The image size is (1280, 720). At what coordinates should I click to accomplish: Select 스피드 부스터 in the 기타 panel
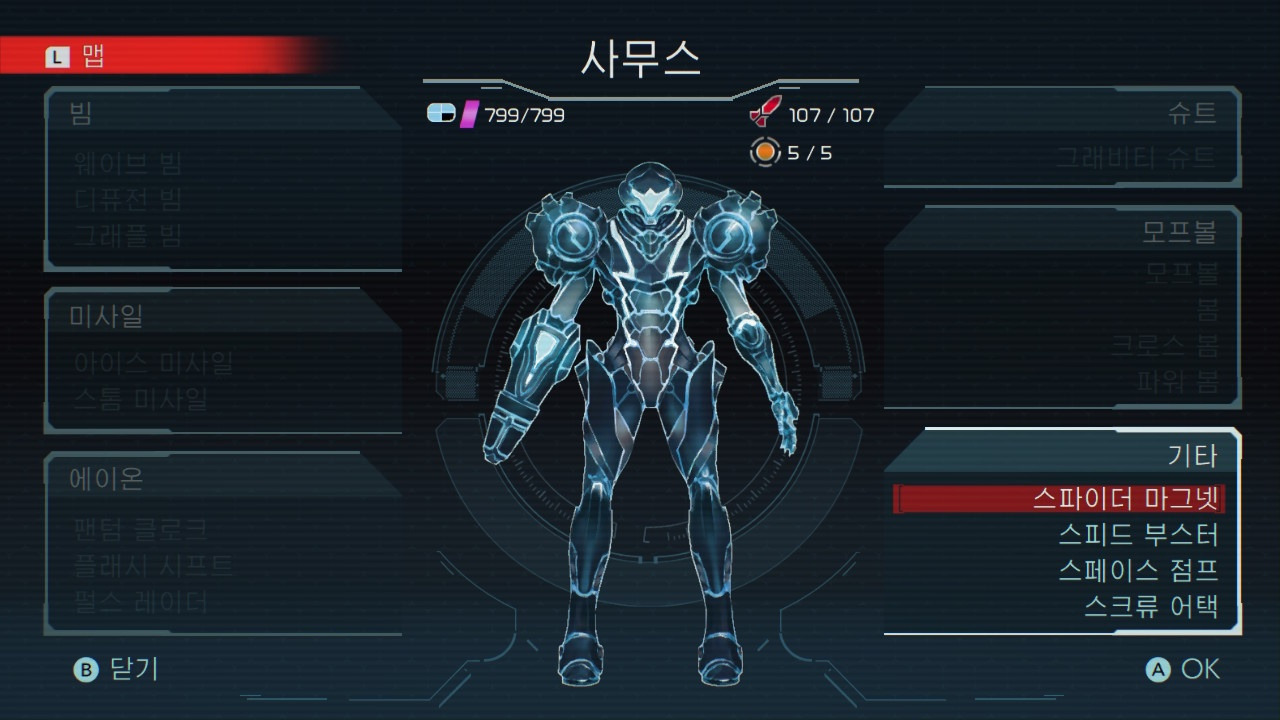pyautogui.click(x=1140, y=536)
